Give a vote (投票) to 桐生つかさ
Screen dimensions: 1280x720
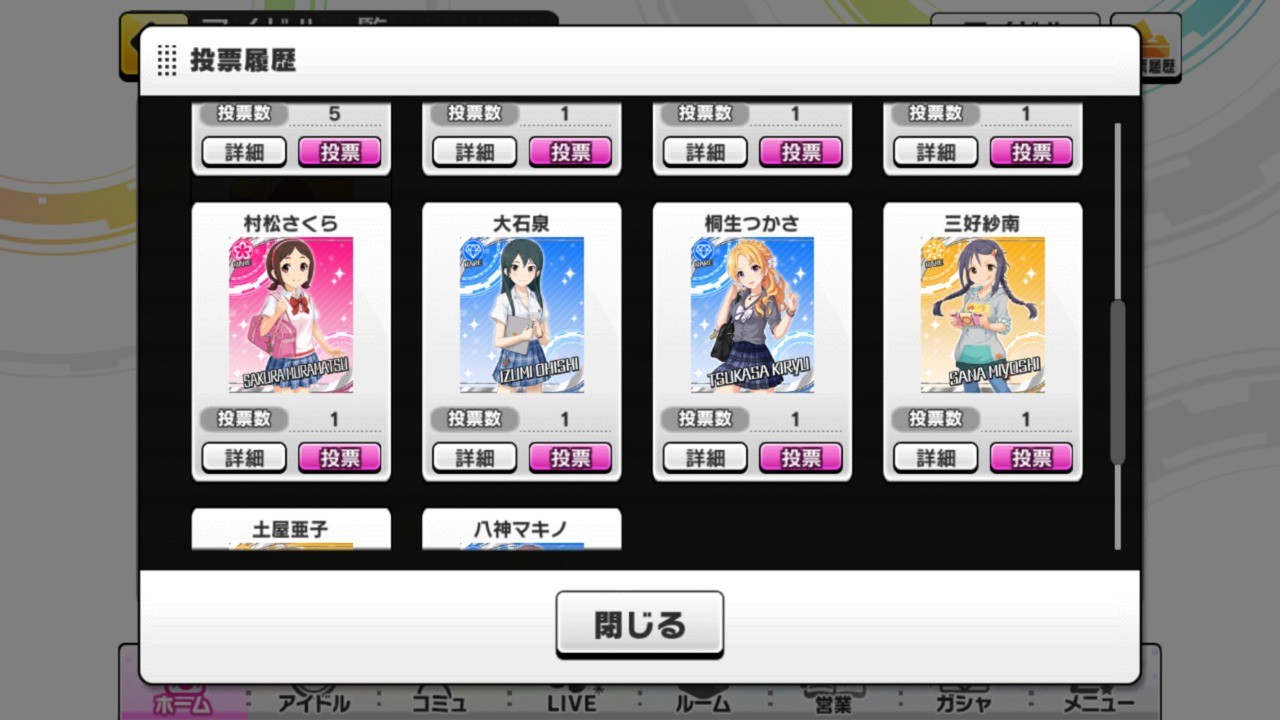coord(800,458)
